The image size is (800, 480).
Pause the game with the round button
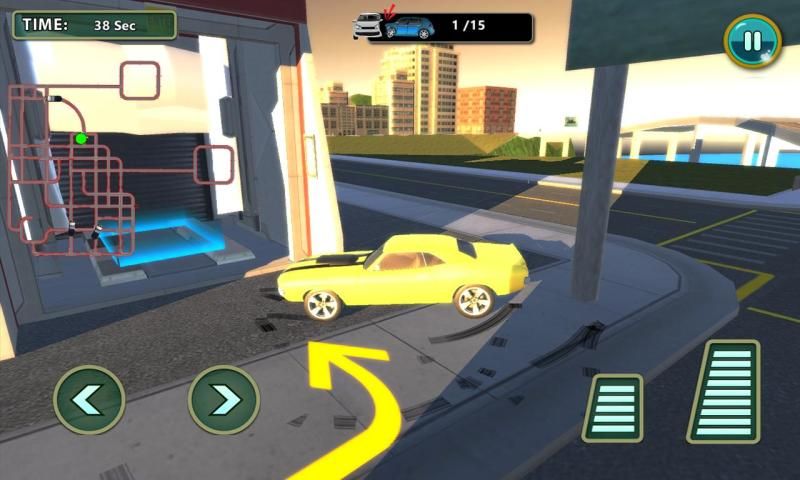click(x=752, y=41)
